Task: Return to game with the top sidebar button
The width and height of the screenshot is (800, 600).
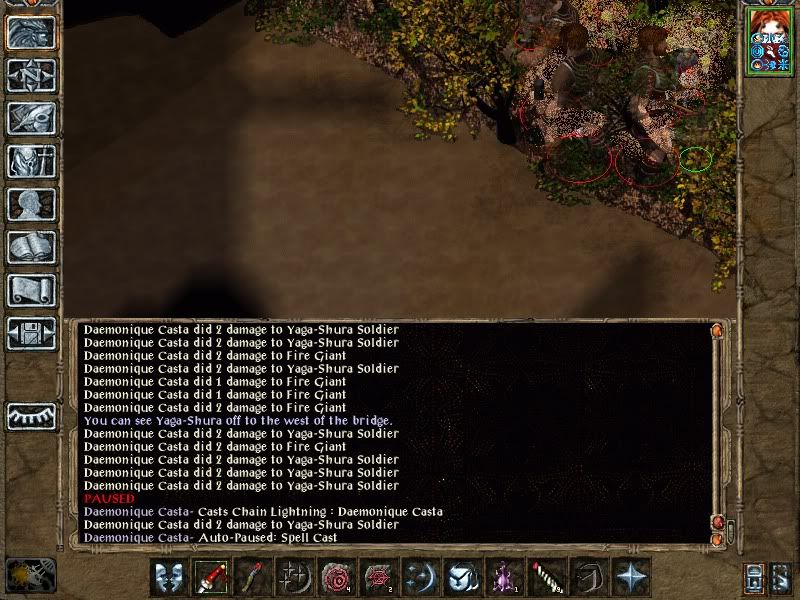Action: click(30, 33)
